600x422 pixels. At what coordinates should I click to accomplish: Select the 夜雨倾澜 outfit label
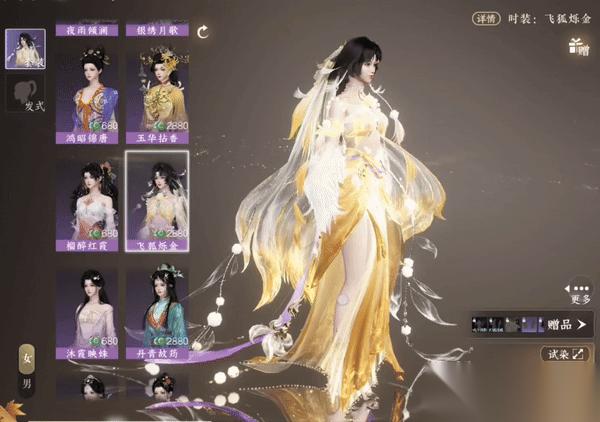point(87,31)
